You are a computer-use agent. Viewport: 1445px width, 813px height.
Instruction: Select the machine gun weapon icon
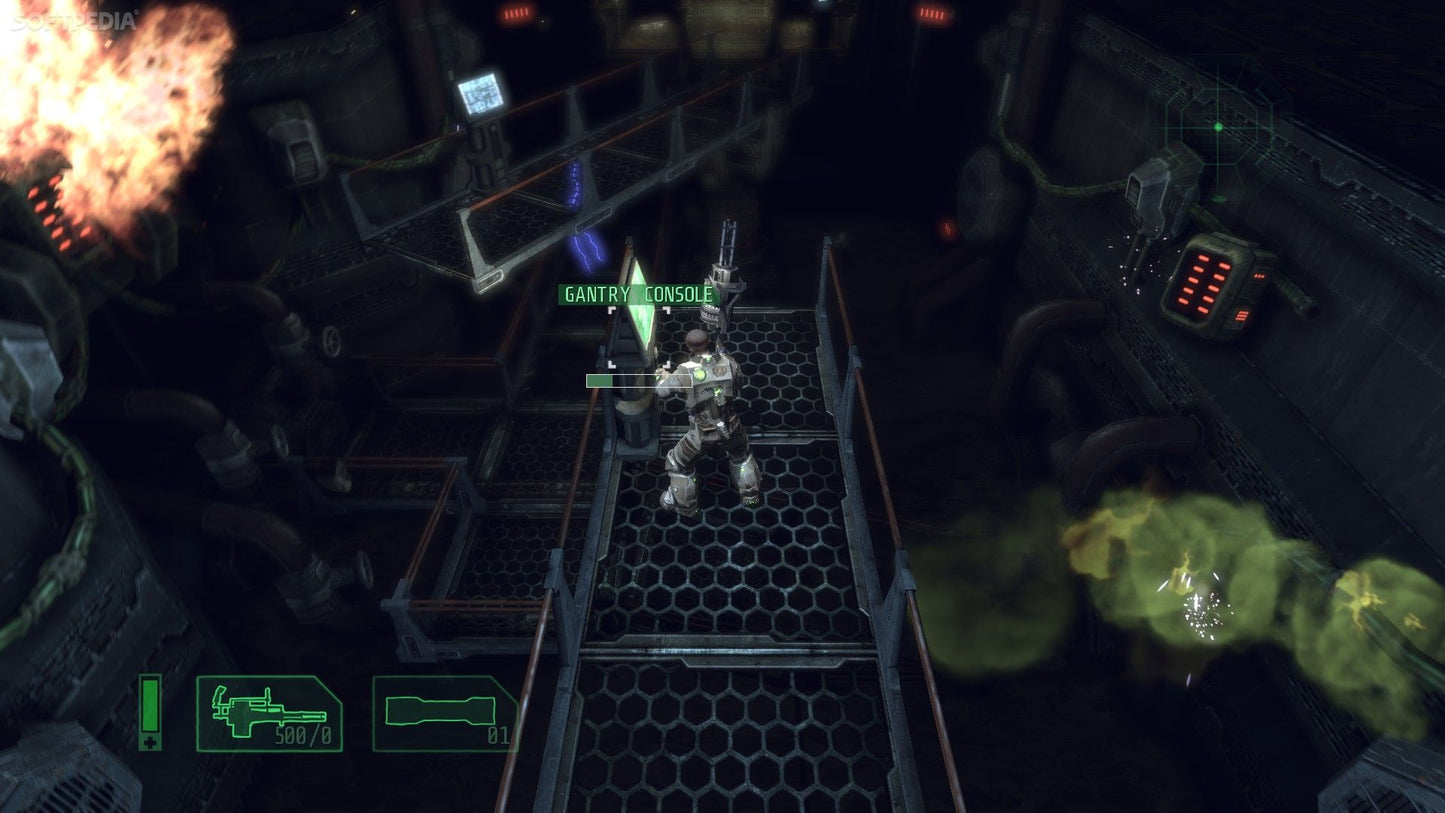267,711
